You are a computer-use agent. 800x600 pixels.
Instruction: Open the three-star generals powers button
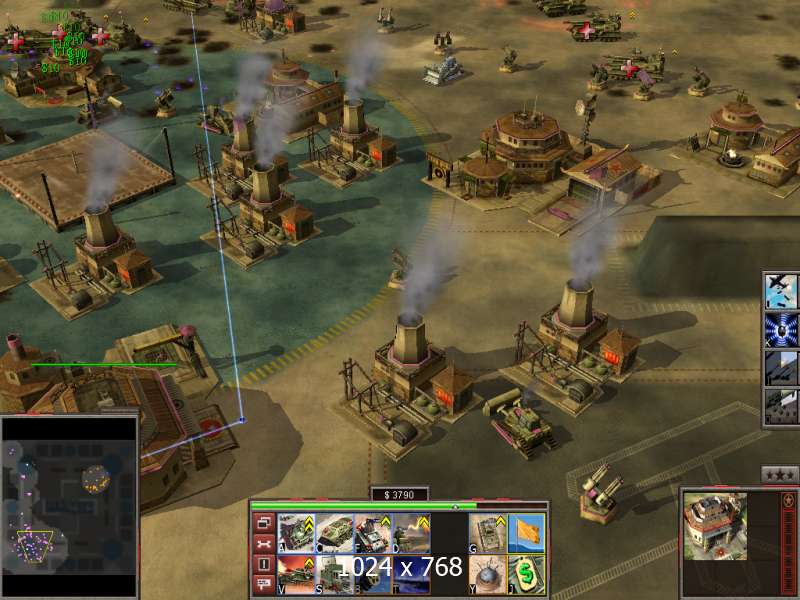[x=779, y=474]
